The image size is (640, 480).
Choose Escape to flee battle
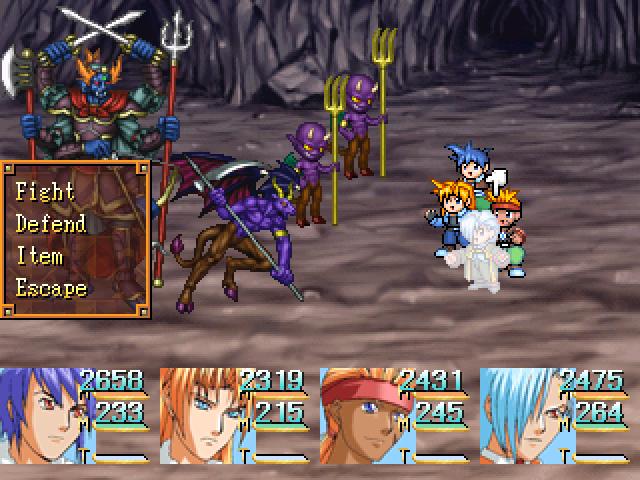tap(52, 288)
